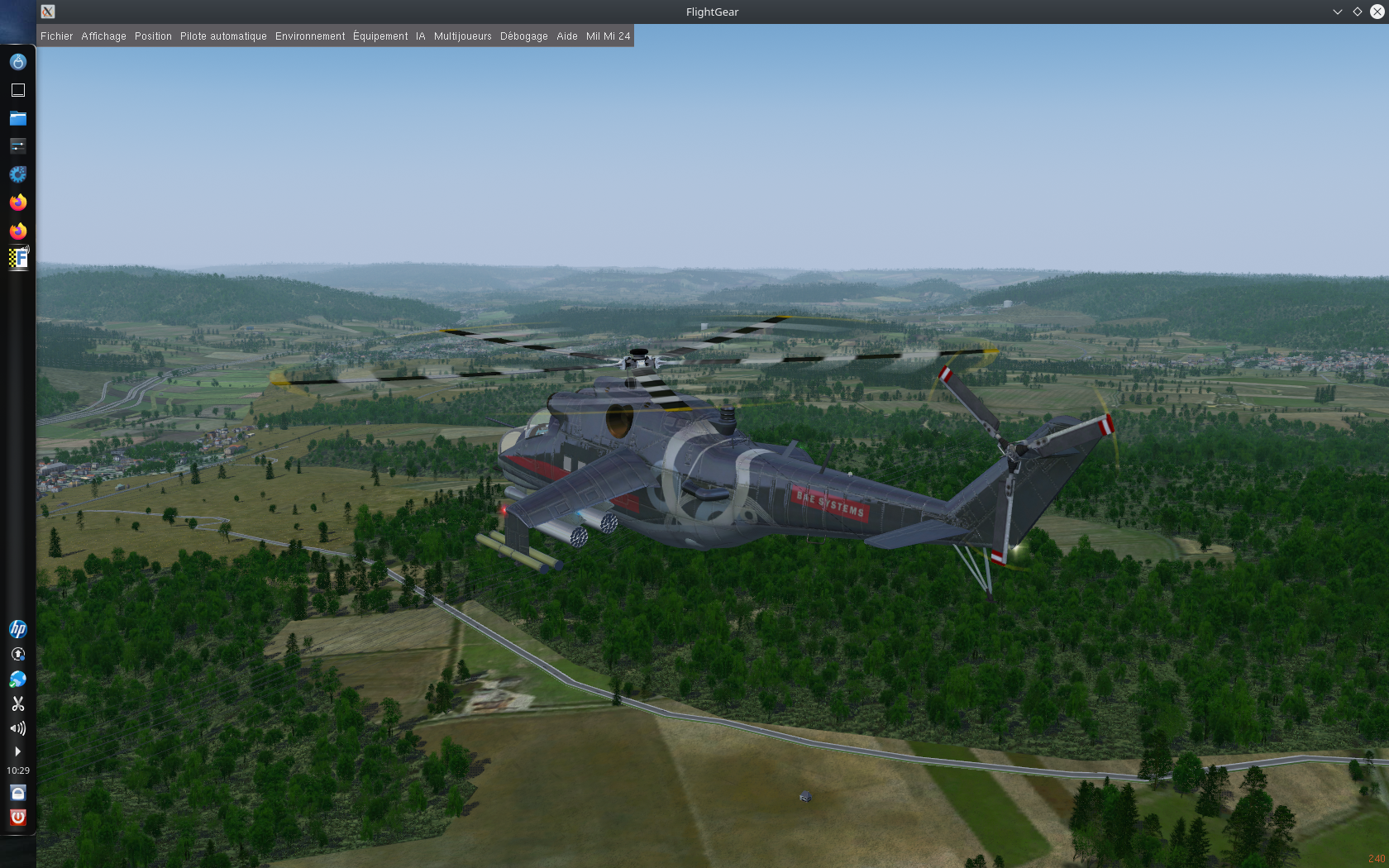Viewport: 1389px width, 868px height.
Task: Select the Position menu
Action: tap(153, 36)
